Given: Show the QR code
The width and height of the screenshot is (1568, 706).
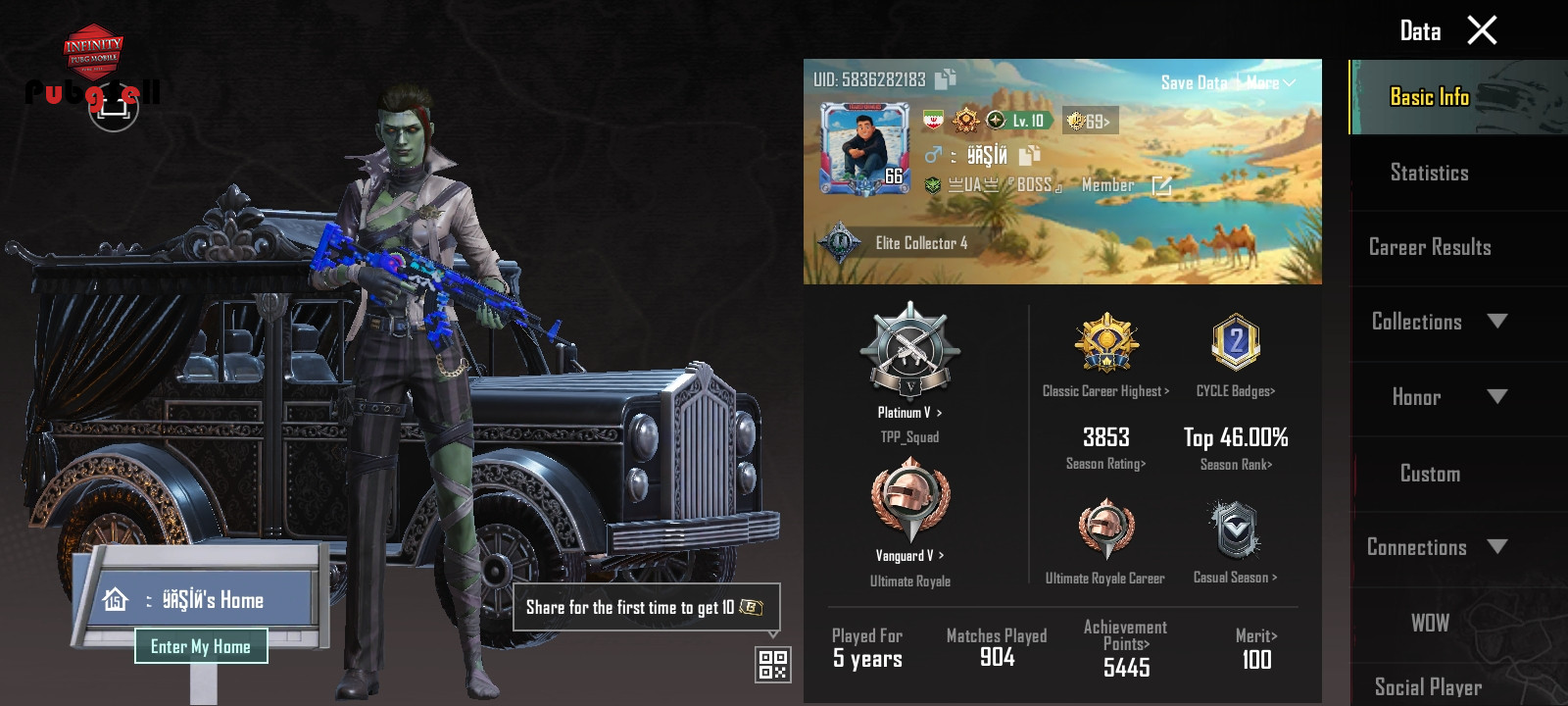Looking at the screenshot, I should [x=773, y=665].
